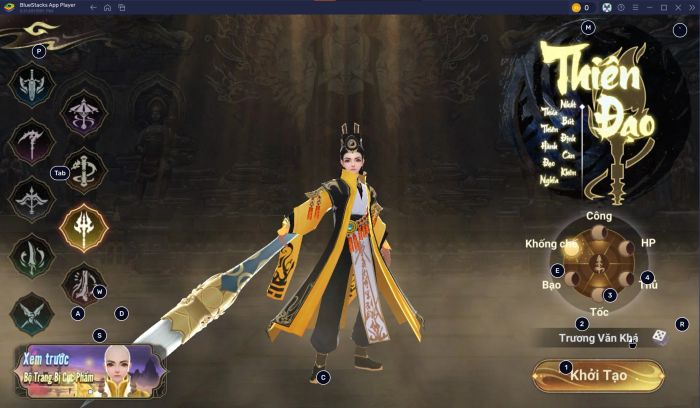Viewport: 700px width, 408px height.
Task: Open the Xem trước equipment preview
Action: tap(89, 371)
